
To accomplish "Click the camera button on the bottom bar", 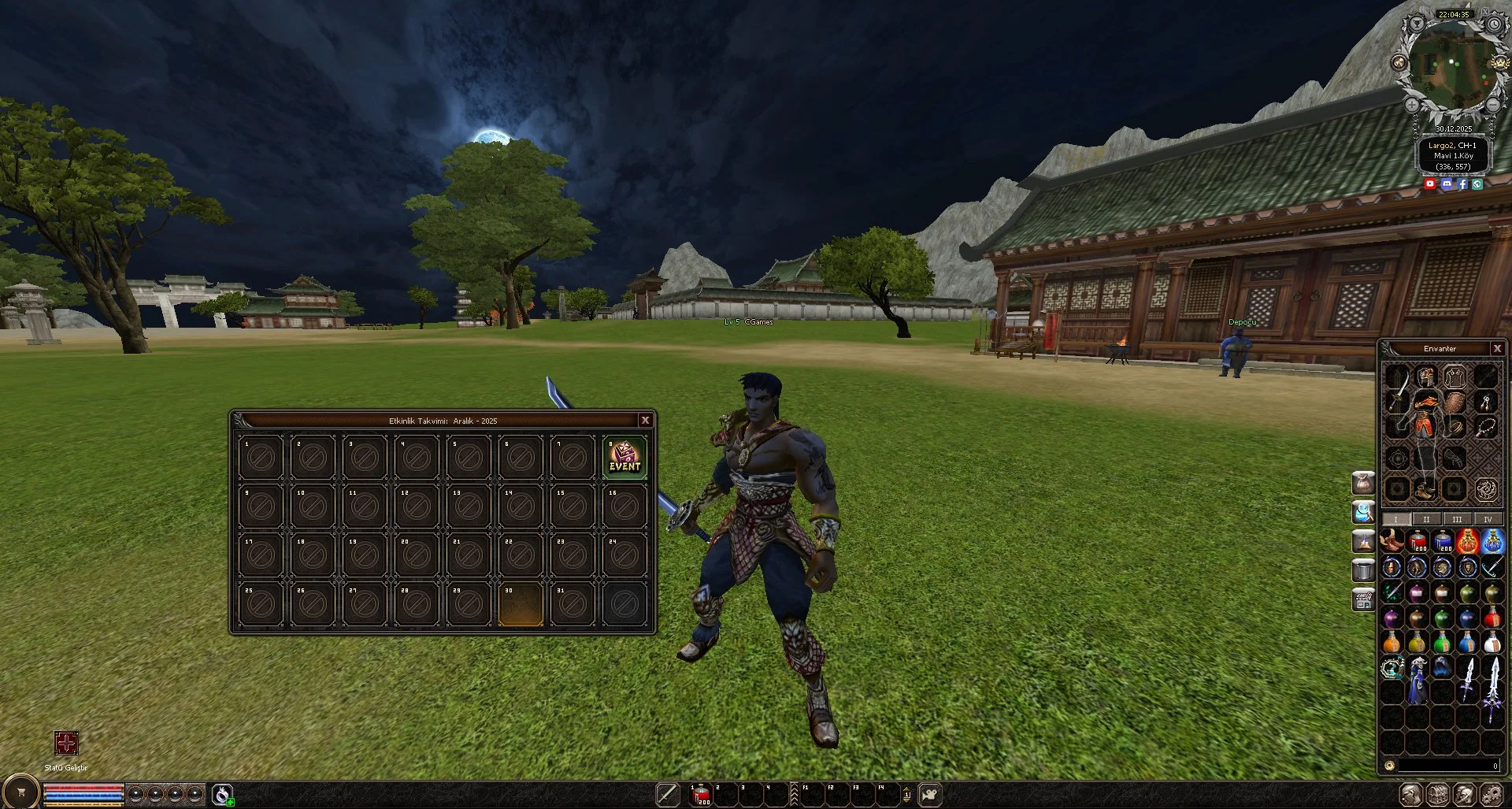I will pyautogui.click(x=930, y=794).
